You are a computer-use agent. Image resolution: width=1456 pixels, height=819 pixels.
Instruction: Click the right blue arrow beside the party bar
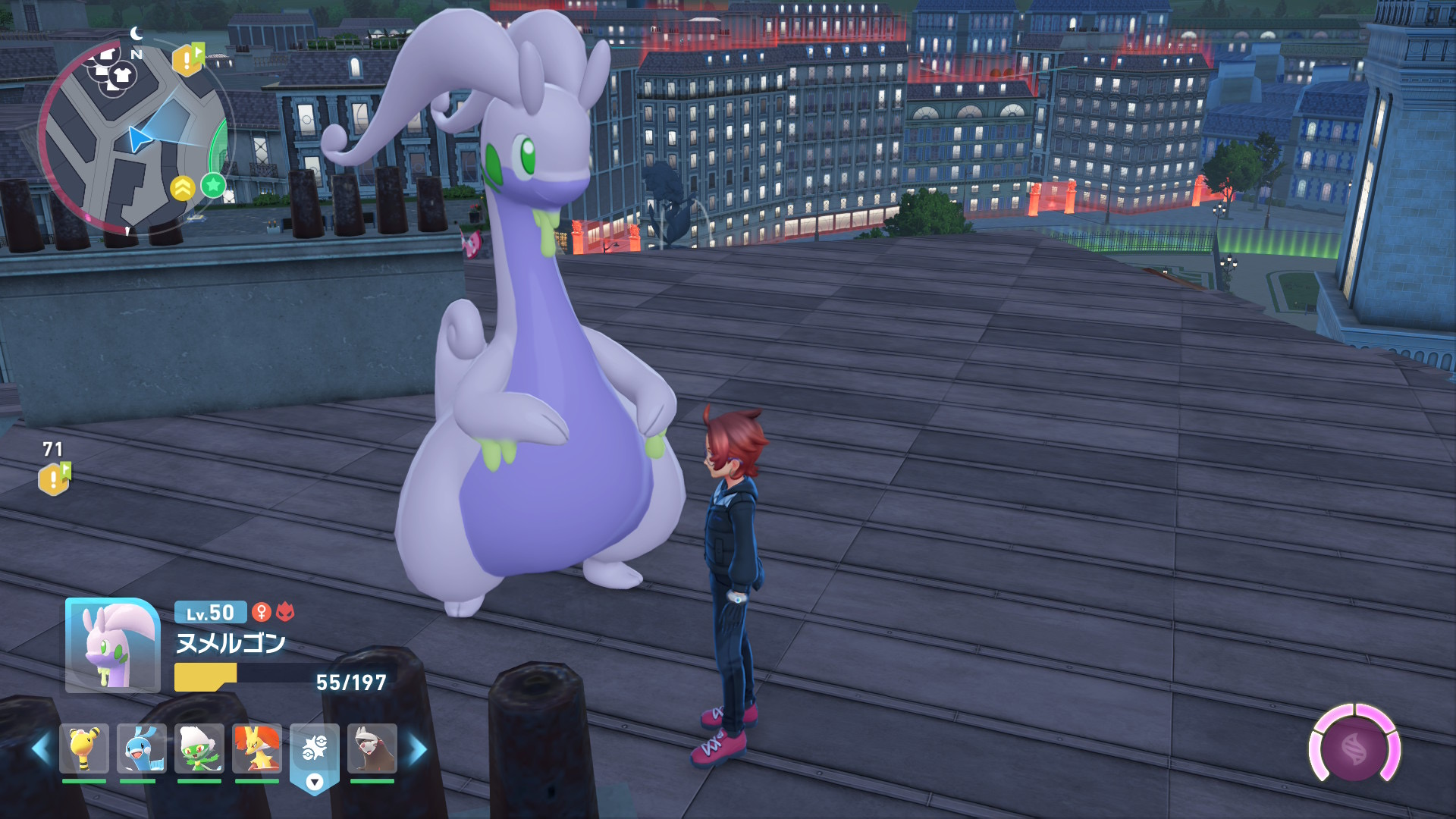click(x=418, y=750)
